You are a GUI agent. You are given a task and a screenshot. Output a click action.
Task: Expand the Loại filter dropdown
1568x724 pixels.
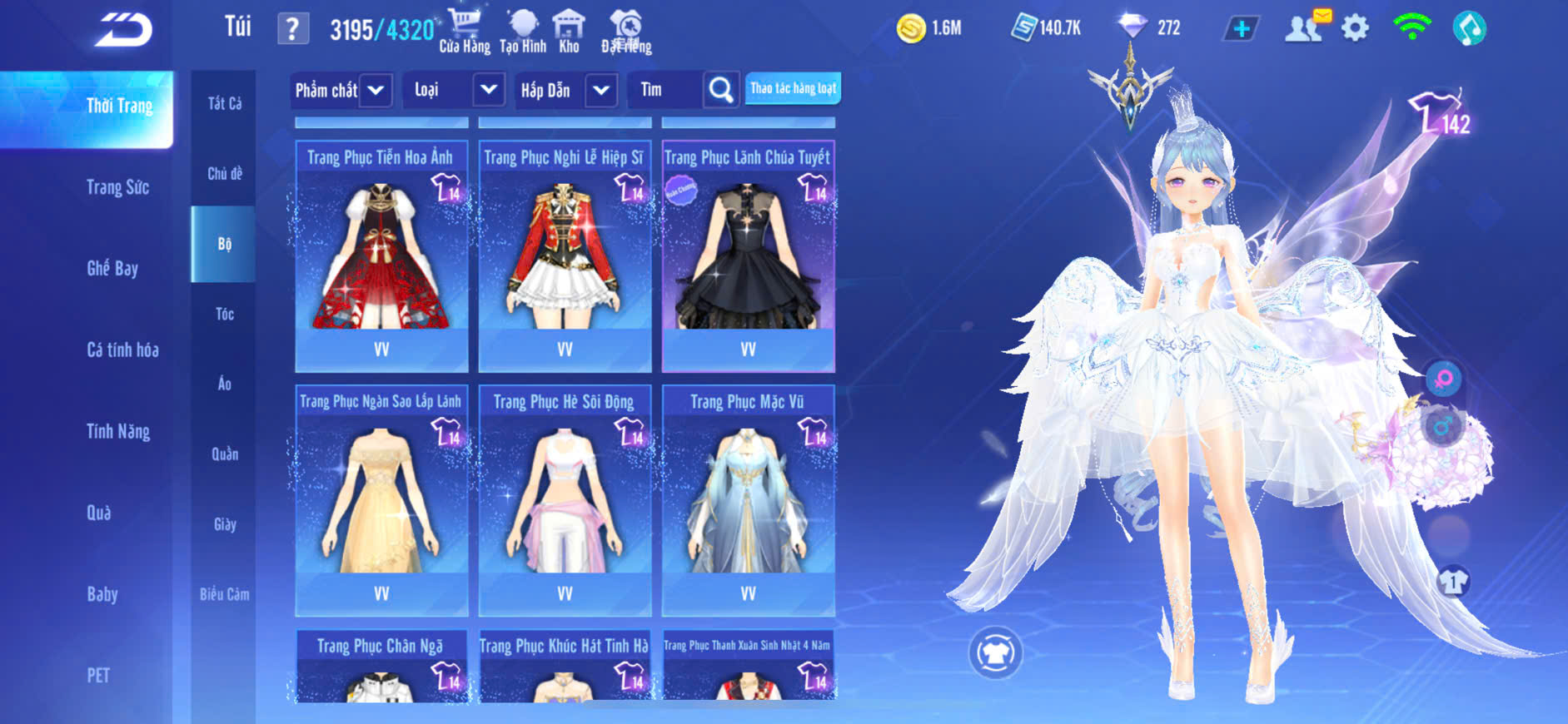(489, 90)
